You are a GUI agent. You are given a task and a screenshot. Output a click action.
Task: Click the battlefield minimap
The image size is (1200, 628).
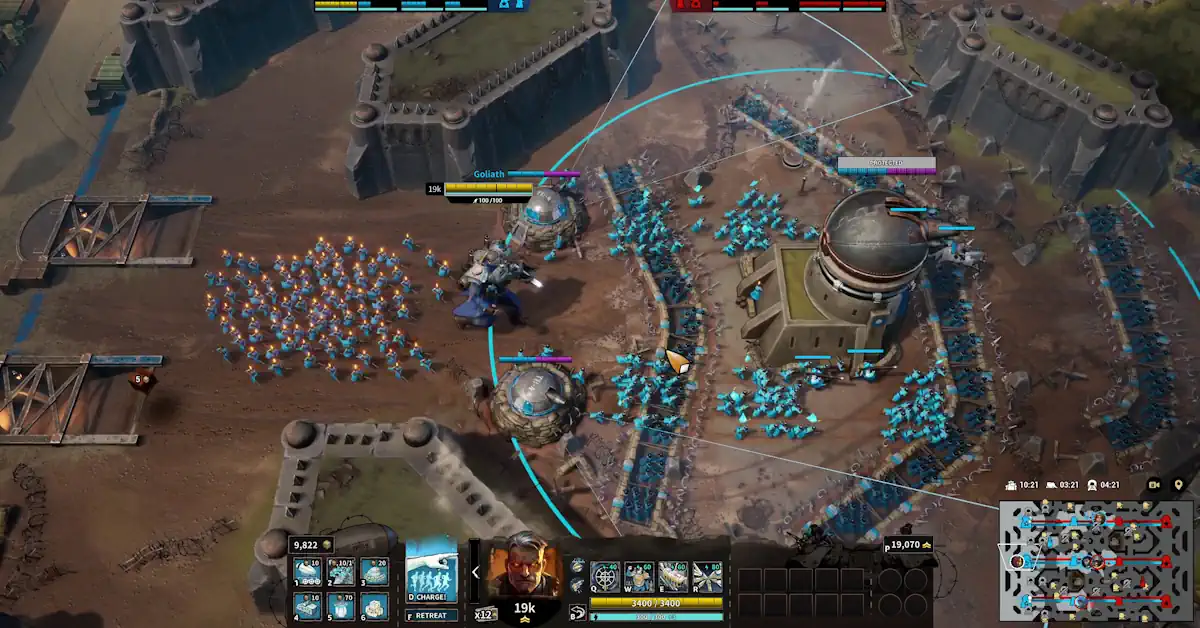tap(1096, 560)
